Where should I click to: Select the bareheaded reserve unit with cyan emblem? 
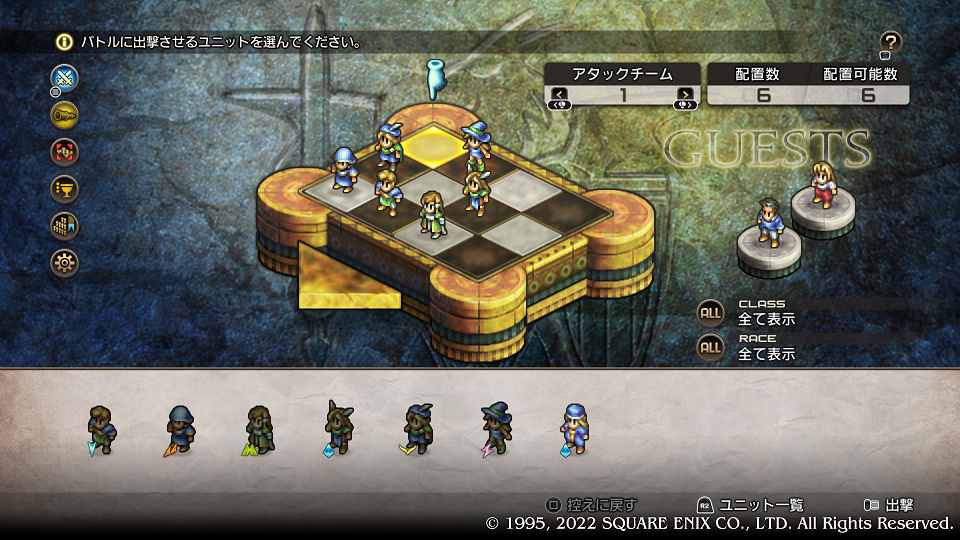point(102,429)
